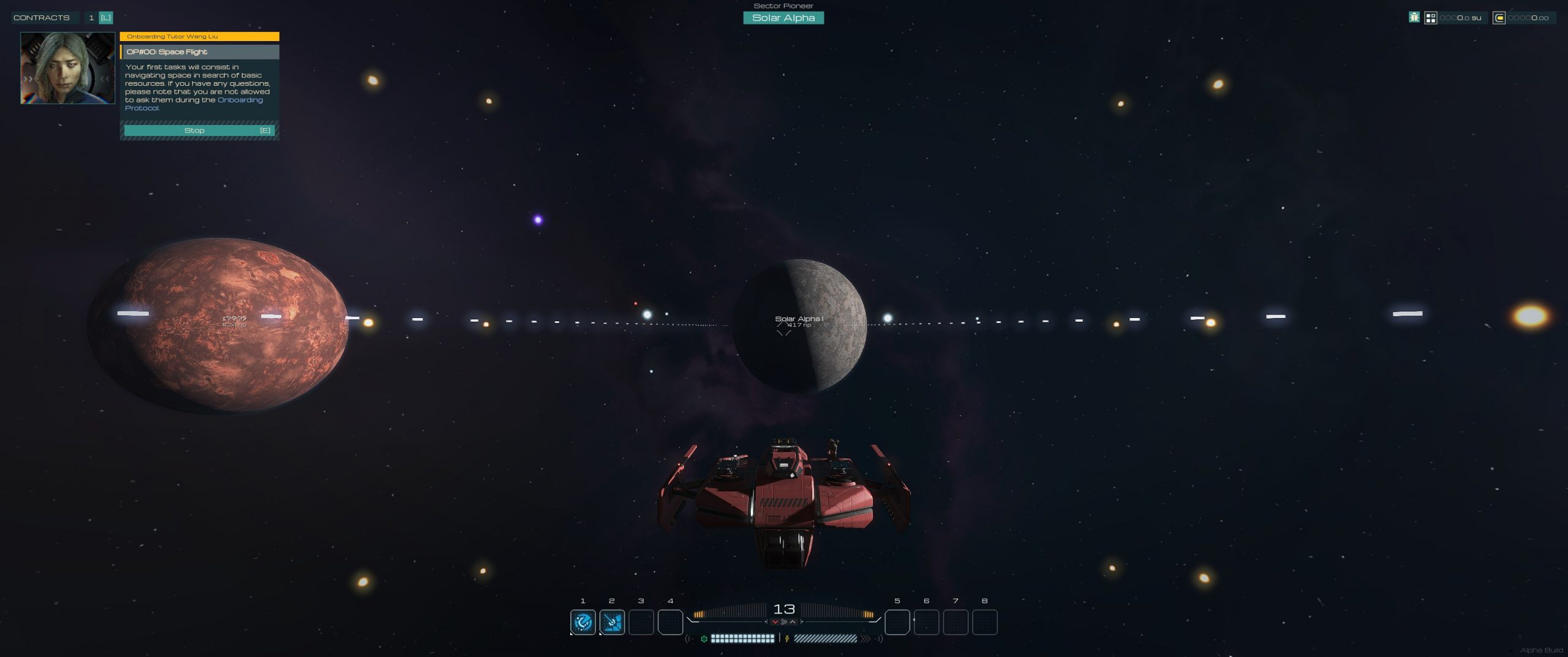Click the yellow credits currency icon
The image size is (1568, 657).
click(1499, 18)
